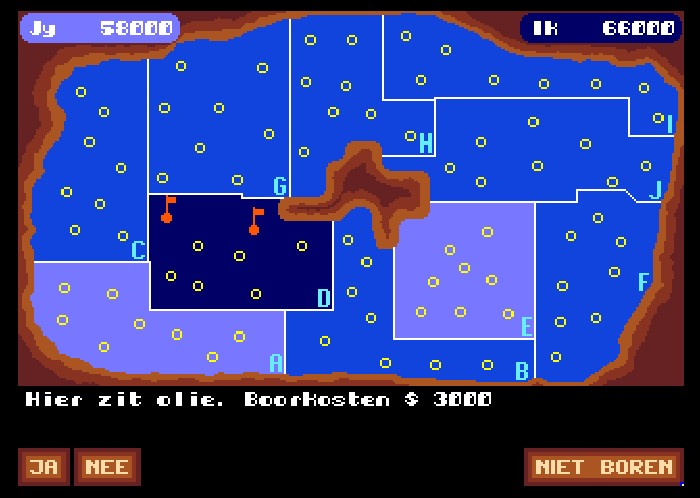Choose NIET BOREN to skip drilling
The height and width of the screenshot is (498, 700).
point(604,467)
